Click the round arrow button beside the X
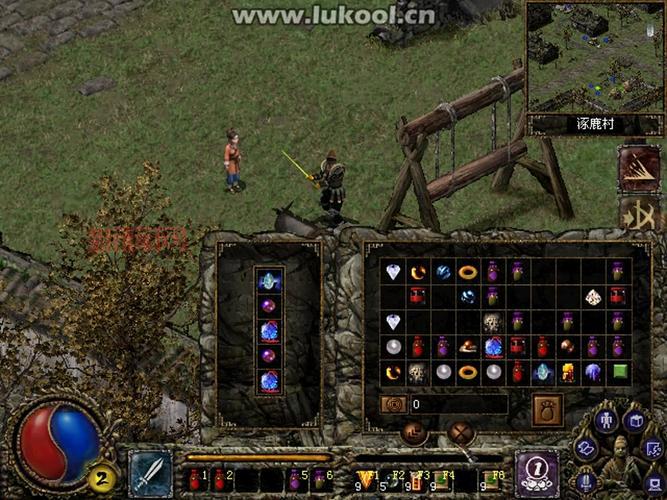The height and width of the screenshot is (500, 667). coord(415,433)
